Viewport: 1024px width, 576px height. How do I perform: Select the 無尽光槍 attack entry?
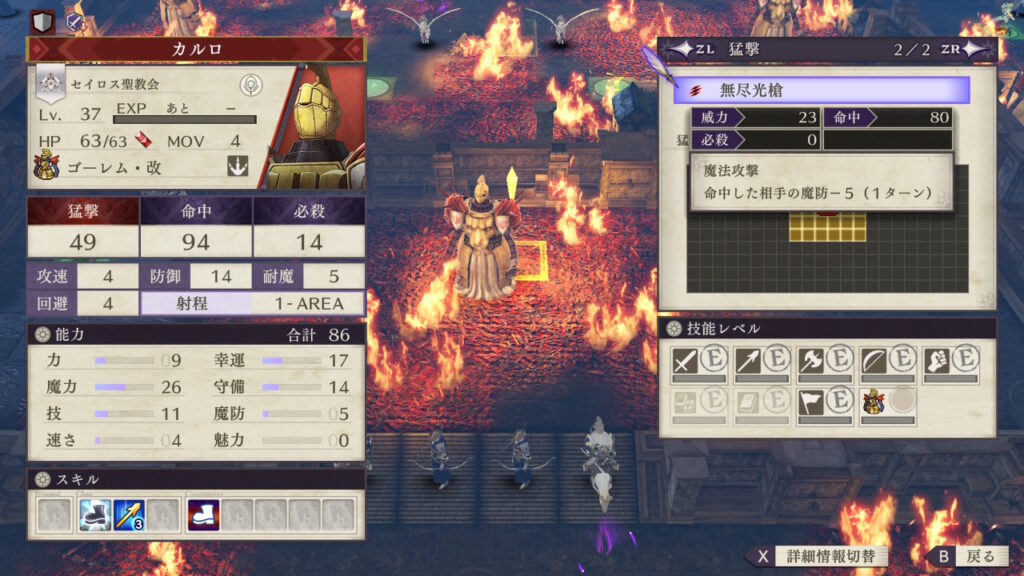[821, 90]
